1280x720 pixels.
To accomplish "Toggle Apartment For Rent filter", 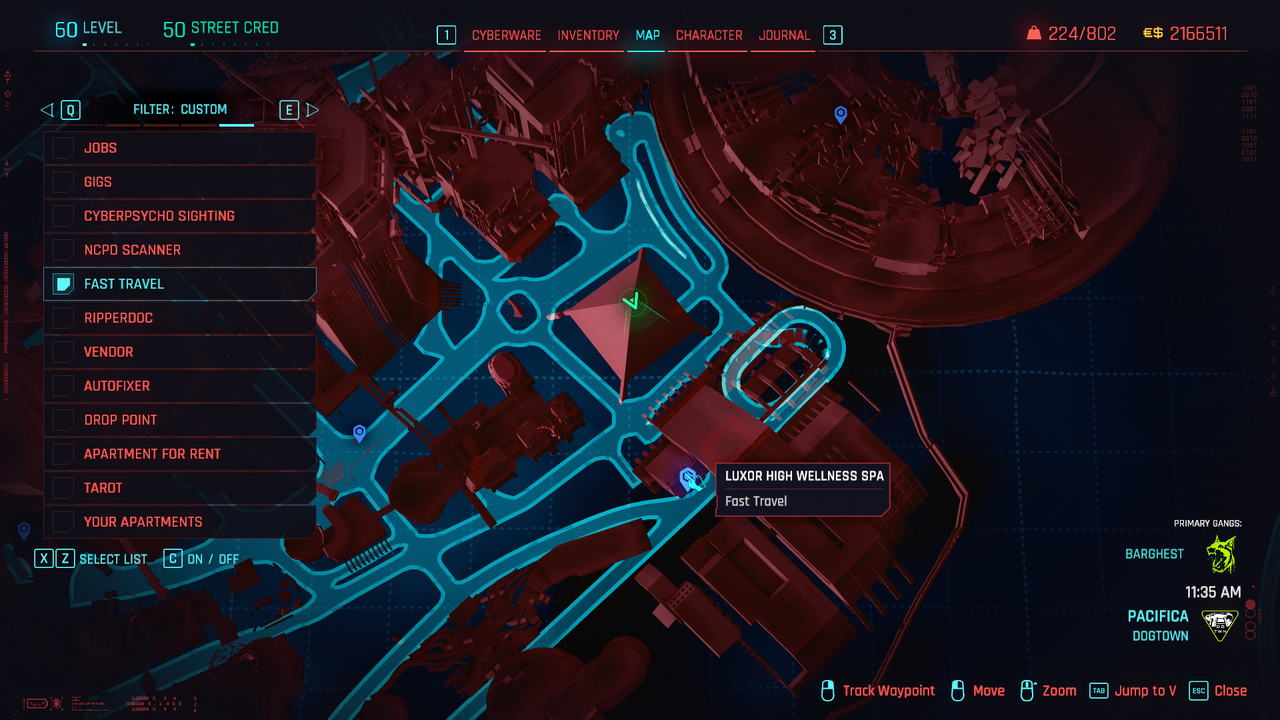I will pos(64,454).
